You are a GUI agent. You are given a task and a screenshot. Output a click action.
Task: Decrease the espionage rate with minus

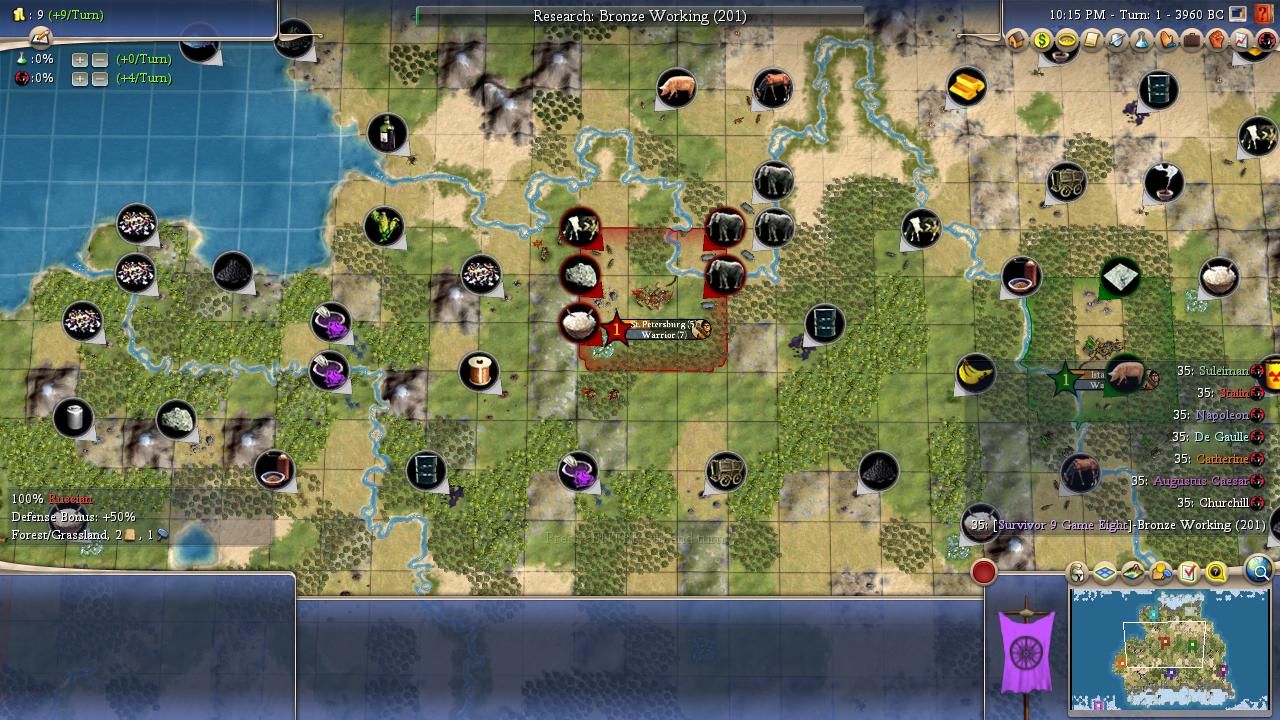(100, 78)
